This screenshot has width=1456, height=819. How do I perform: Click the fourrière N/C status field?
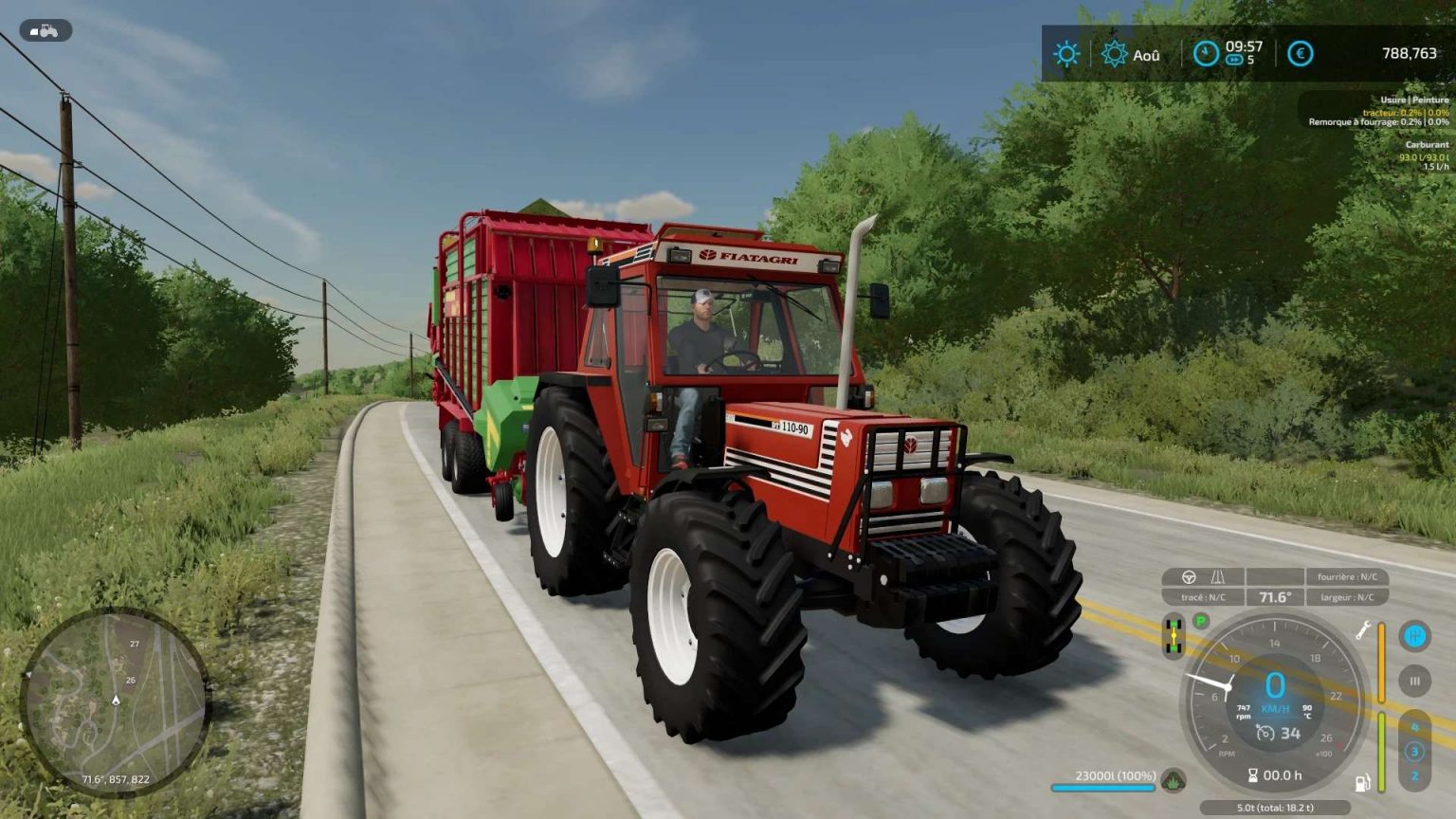click(x=1347, y=577)
